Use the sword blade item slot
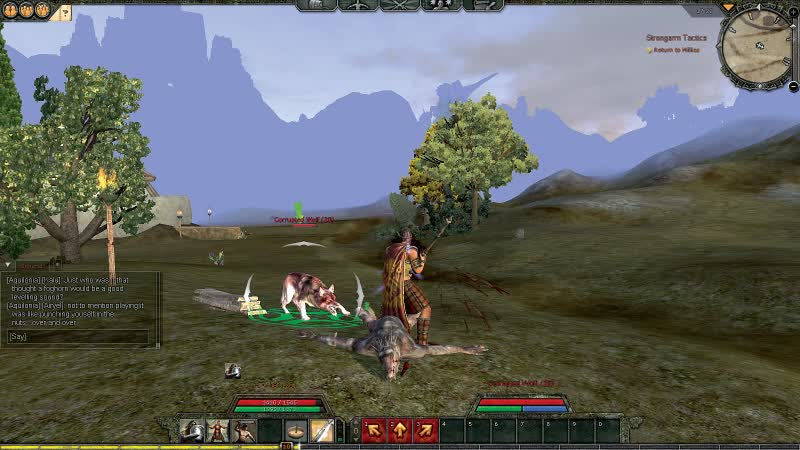Image resolution: width=800 pixels, height=450 pixels. [x=322, y=431]
